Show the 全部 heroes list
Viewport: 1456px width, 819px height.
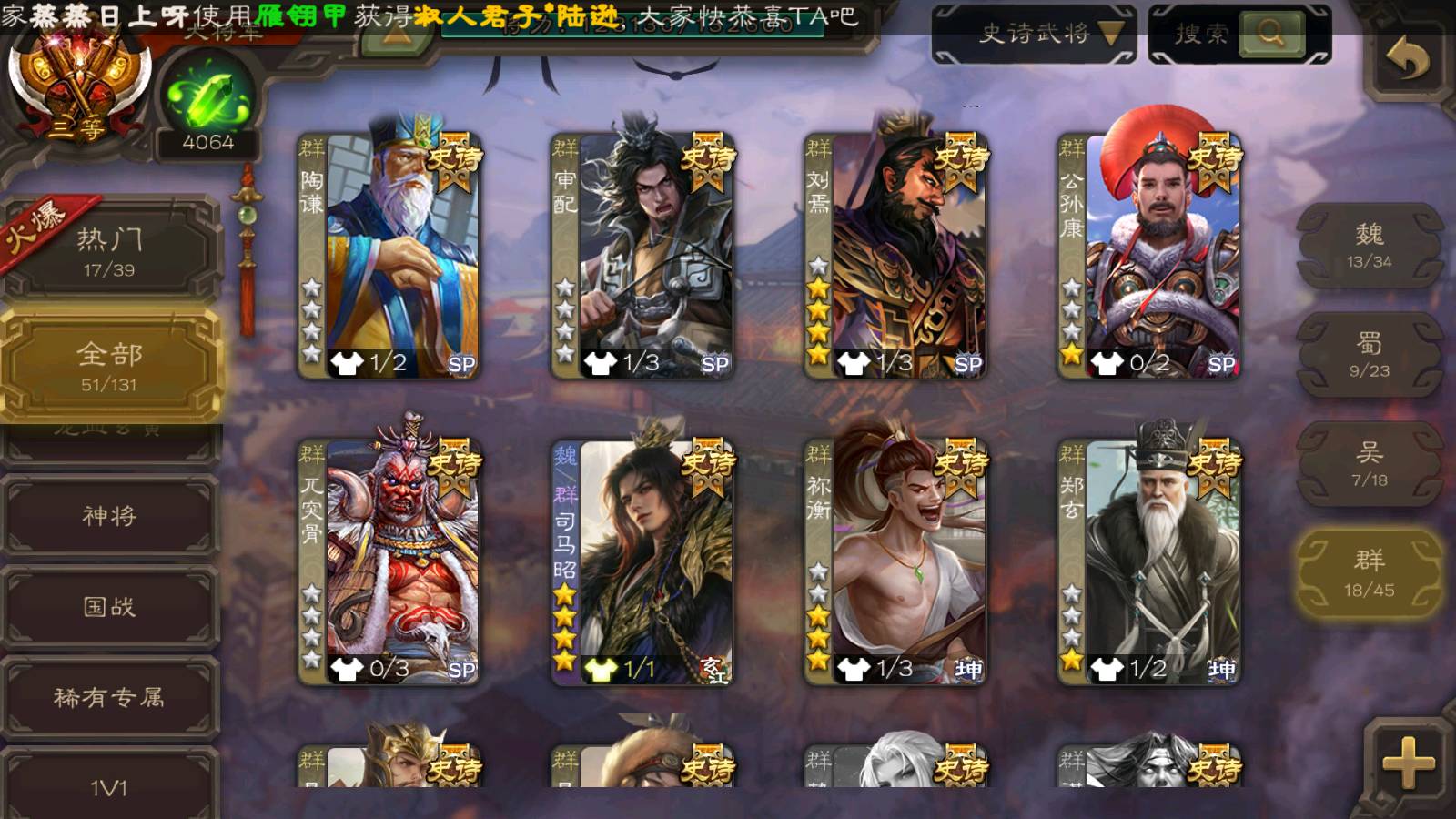coord(109,366)
